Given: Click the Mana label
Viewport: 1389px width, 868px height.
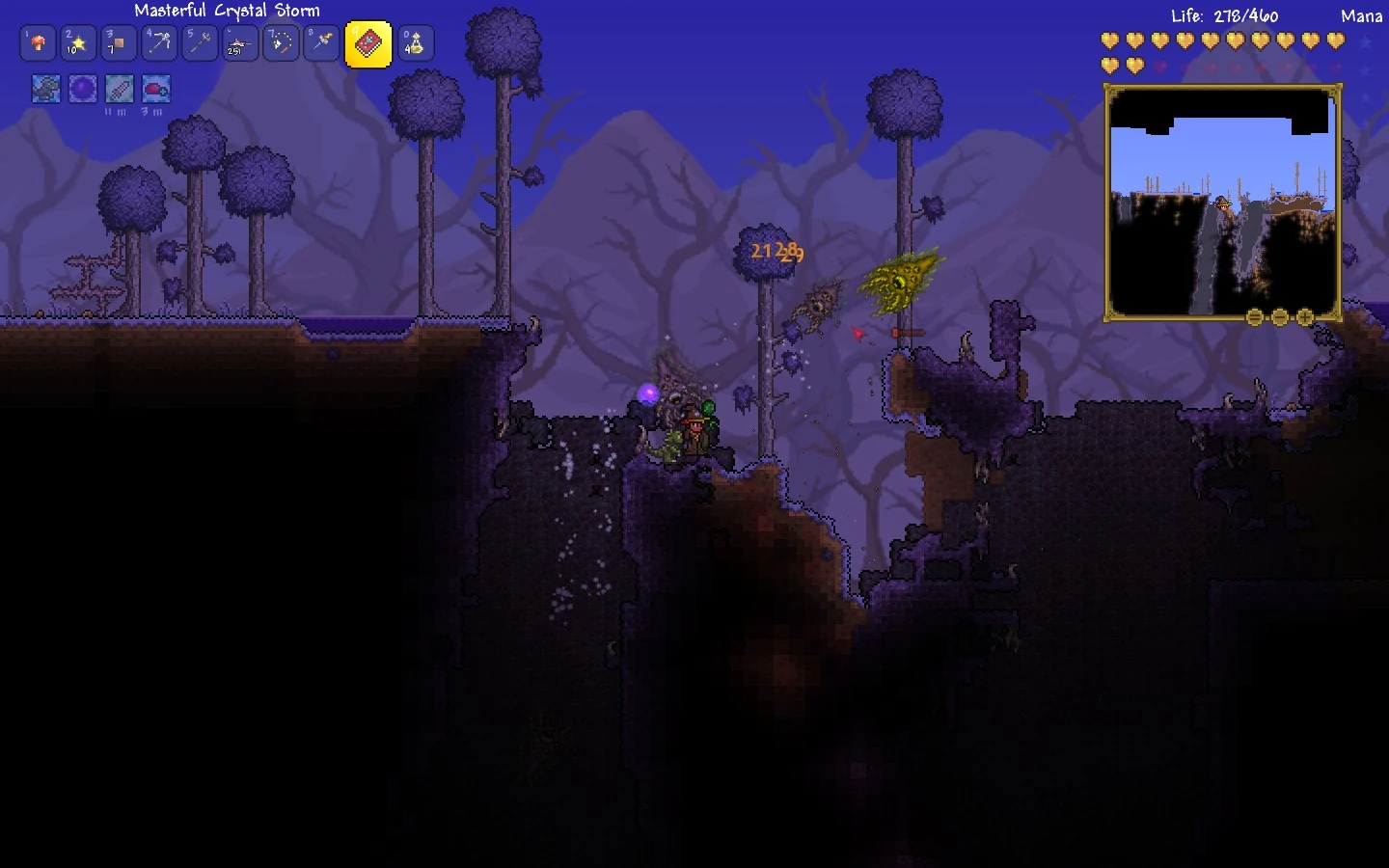Looking at the screenshot, I should click(1361, 15).
